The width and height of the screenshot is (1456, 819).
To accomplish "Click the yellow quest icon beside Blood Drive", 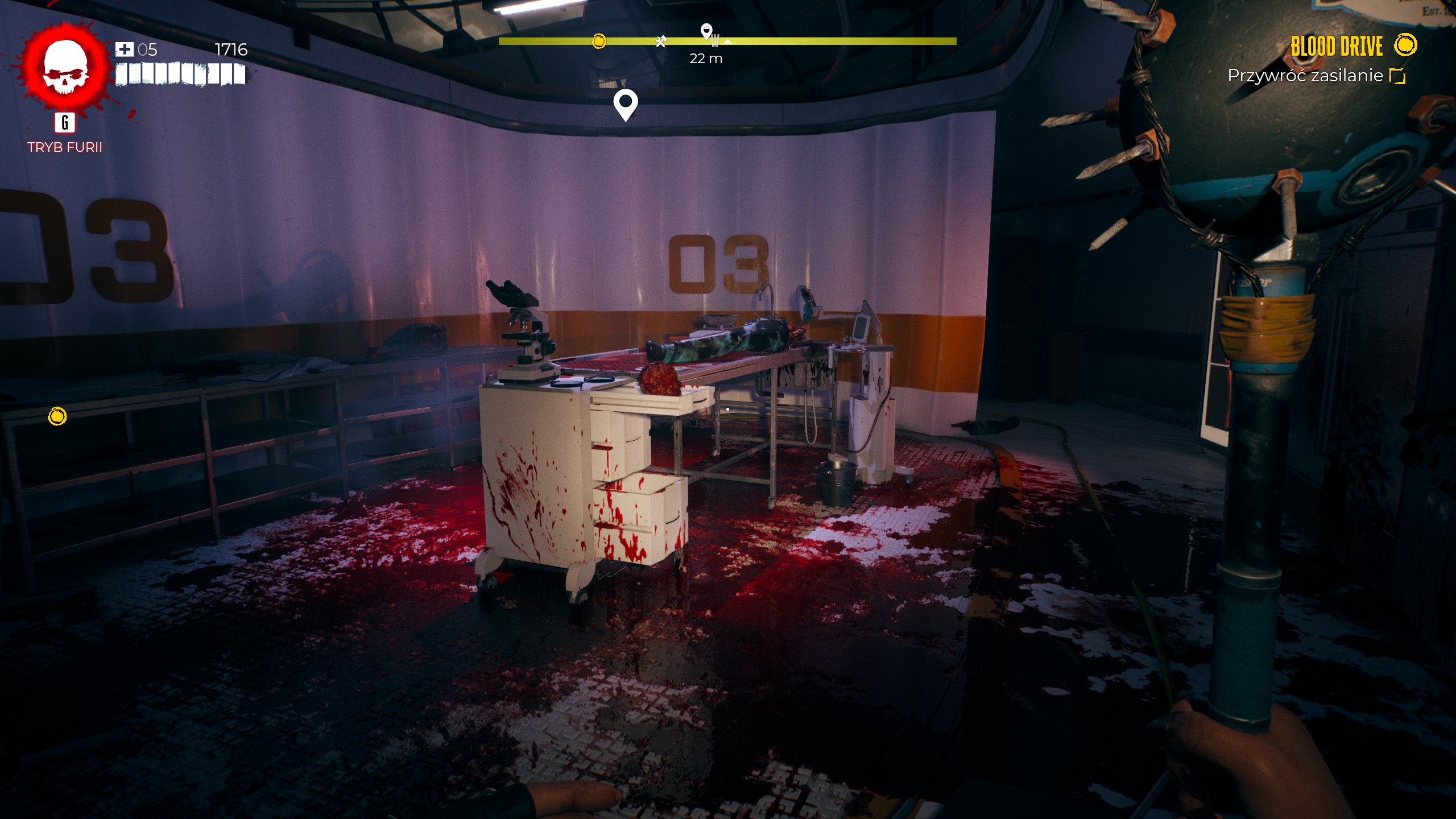I will coord(1405,45).
